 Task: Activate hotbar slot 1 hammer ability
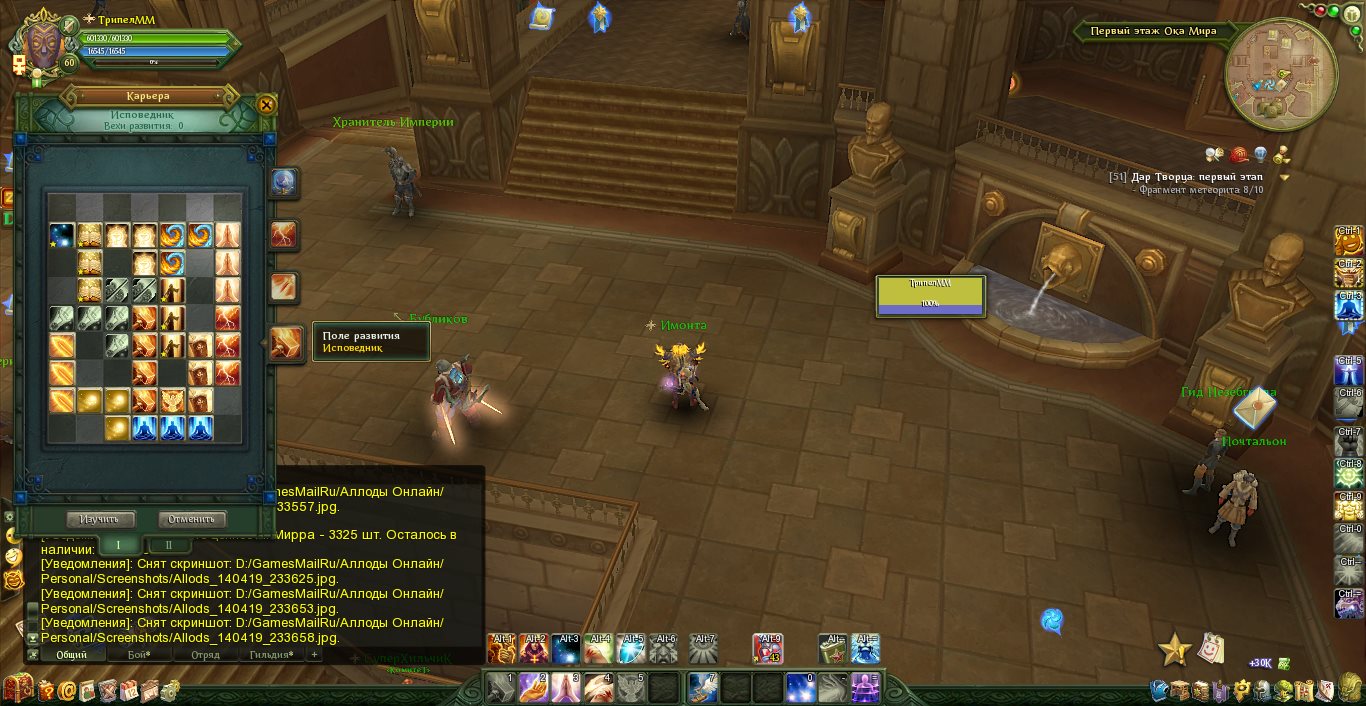coord(501,688)
